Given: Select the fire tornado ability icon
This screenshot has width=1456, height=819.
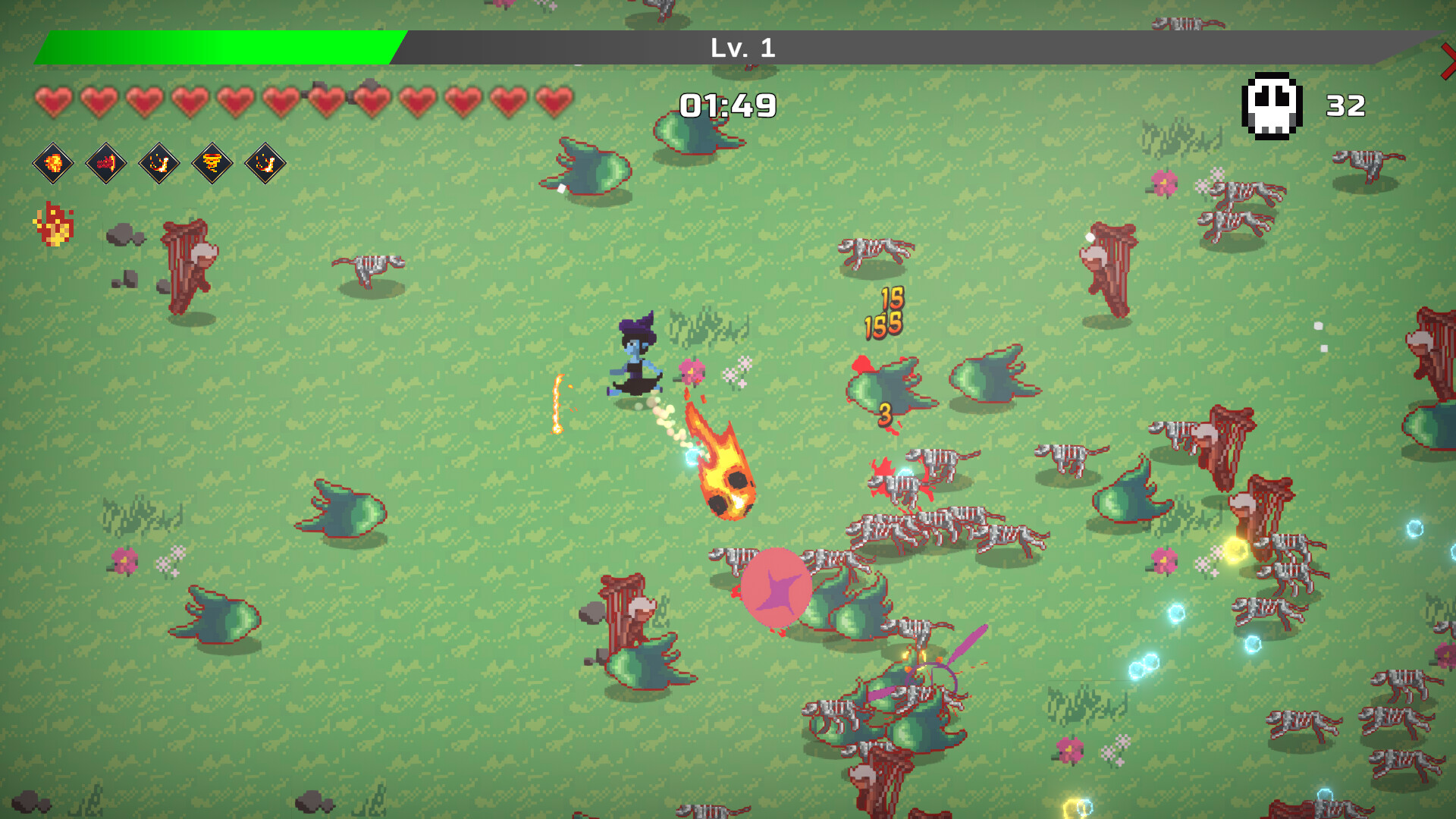Looking at the screenshot, I should [x=211, y=164].
